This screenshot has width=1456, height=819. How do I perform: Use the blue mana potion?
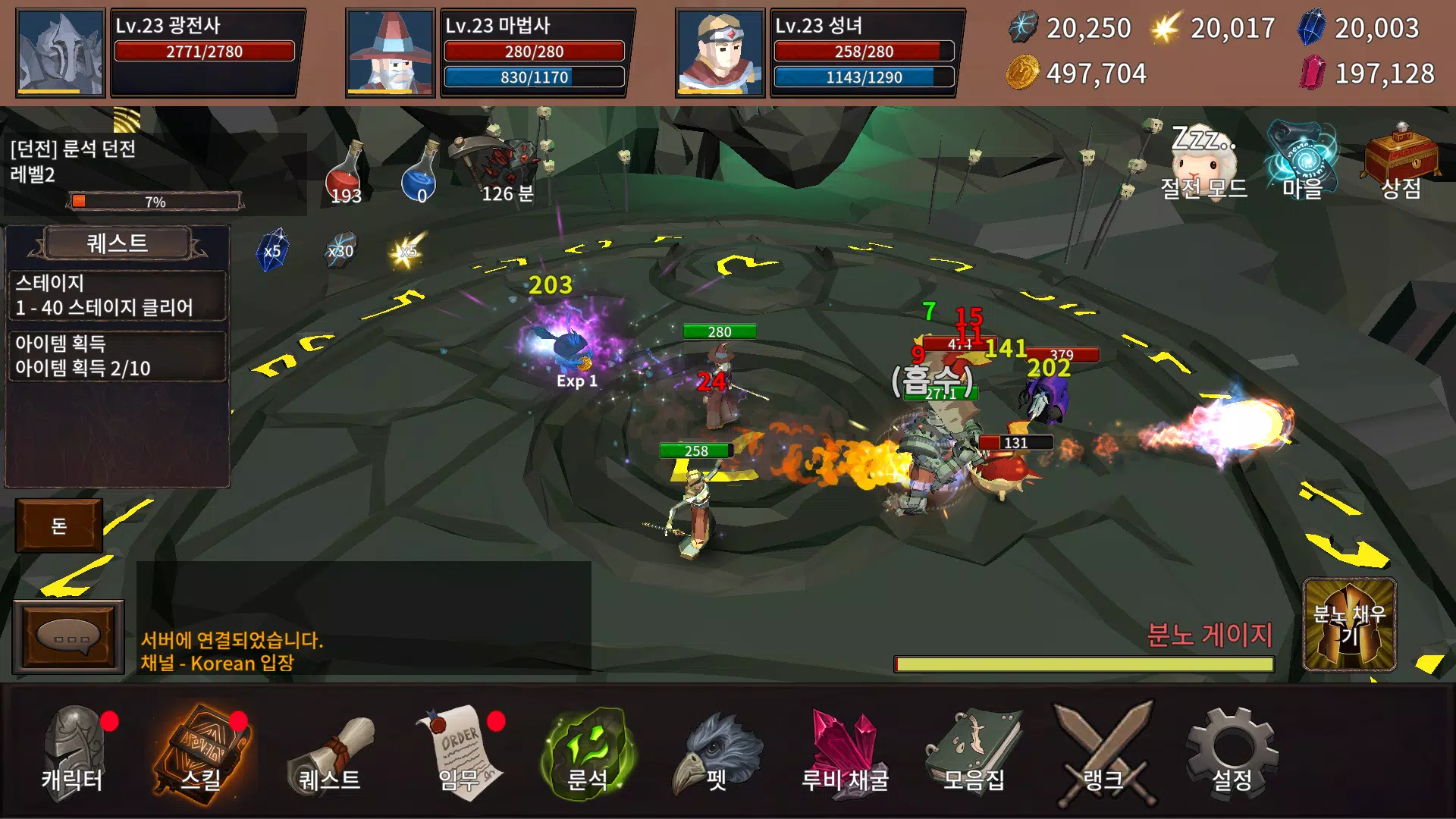(x=421, y=174)
